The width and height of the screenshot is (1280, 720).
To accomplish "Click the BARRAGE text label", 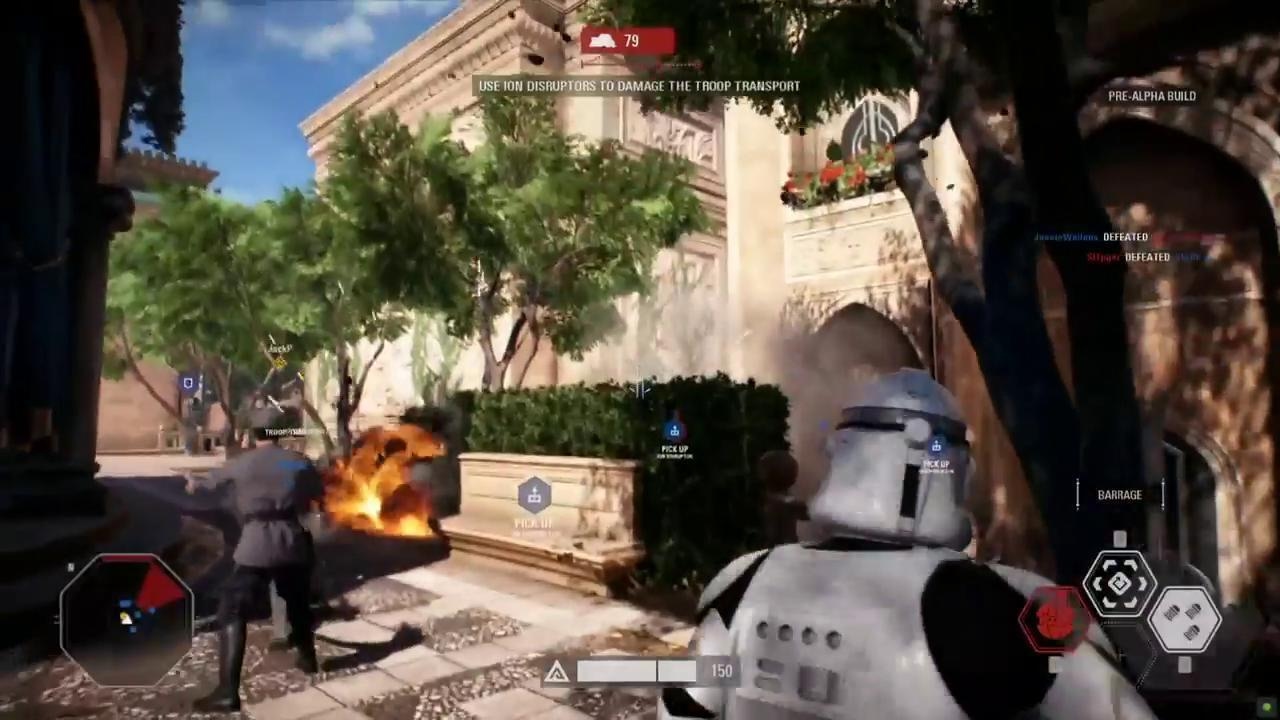I will click(1119, 494).
